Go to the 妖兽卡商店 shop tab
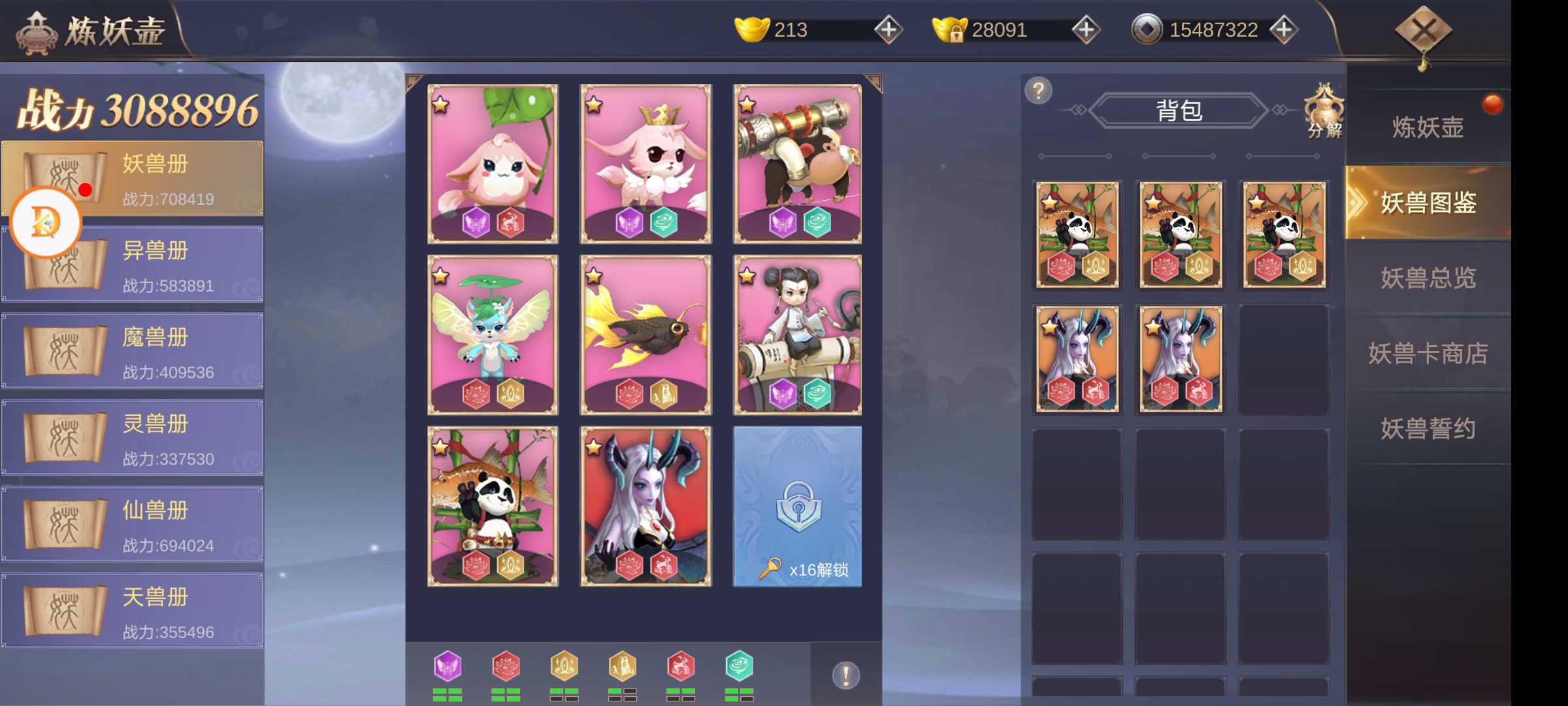Image resolution: width=1568 pixels, height=706 pixels. pyautogui.click(x=1428, y=354)
